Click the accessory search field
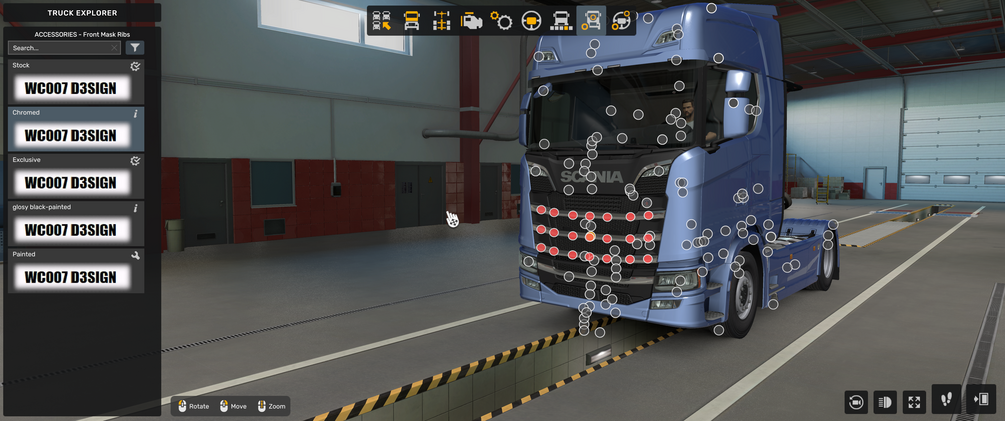 [x=65, y=48]
